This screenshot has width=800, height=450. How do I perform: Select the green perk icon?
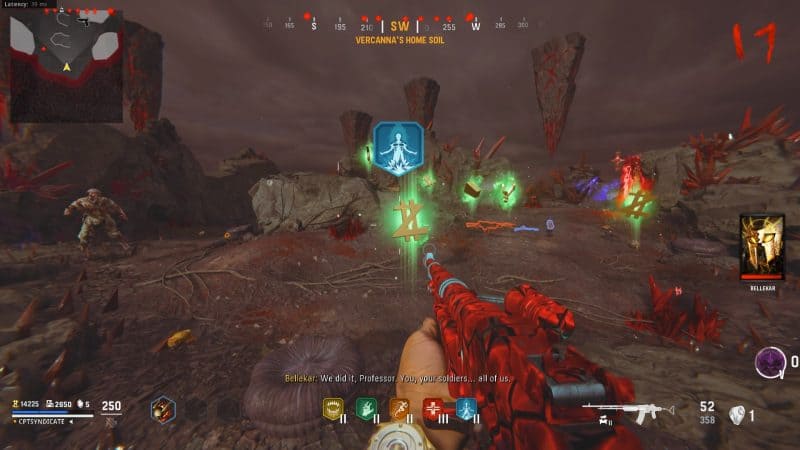click(x=367, y=408)
